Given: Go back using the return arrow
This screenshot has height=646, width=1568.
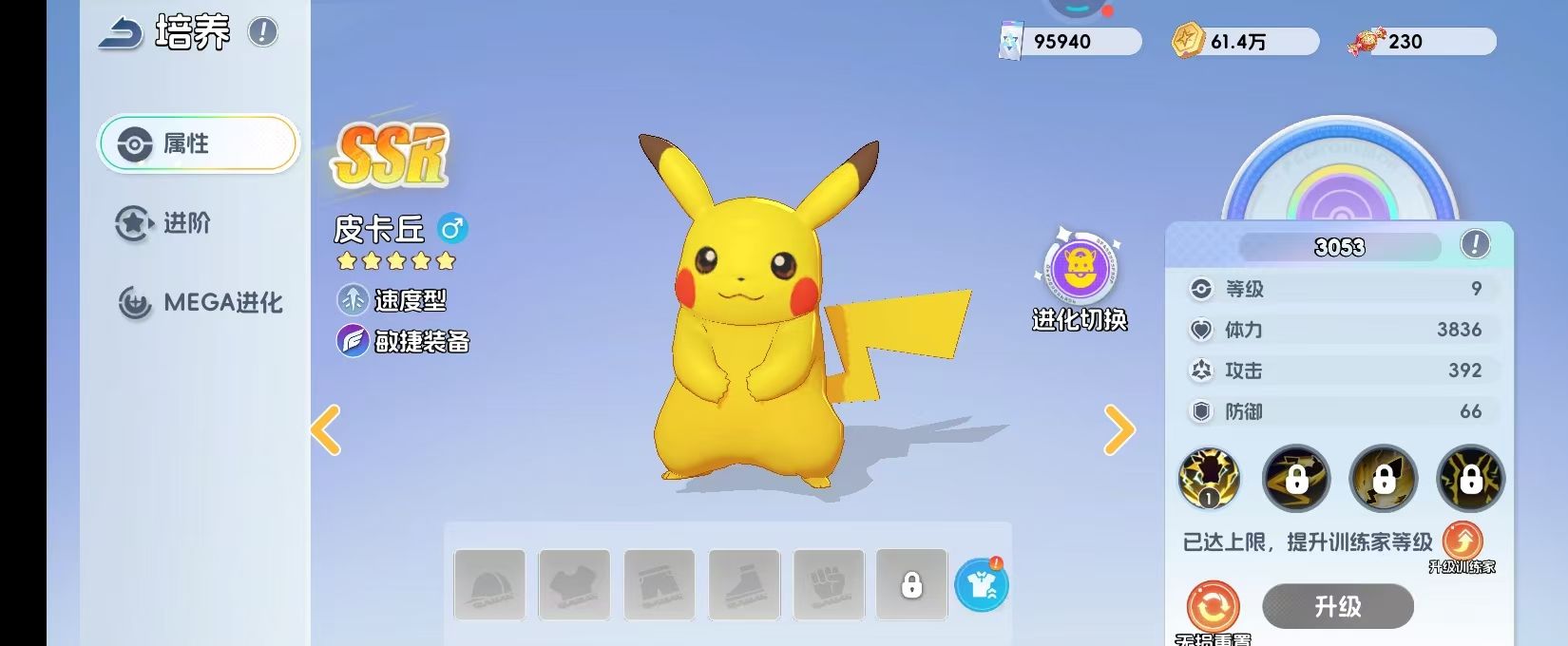Looking at the screenshot, I should pyautogui.click(x=120, y=33).
